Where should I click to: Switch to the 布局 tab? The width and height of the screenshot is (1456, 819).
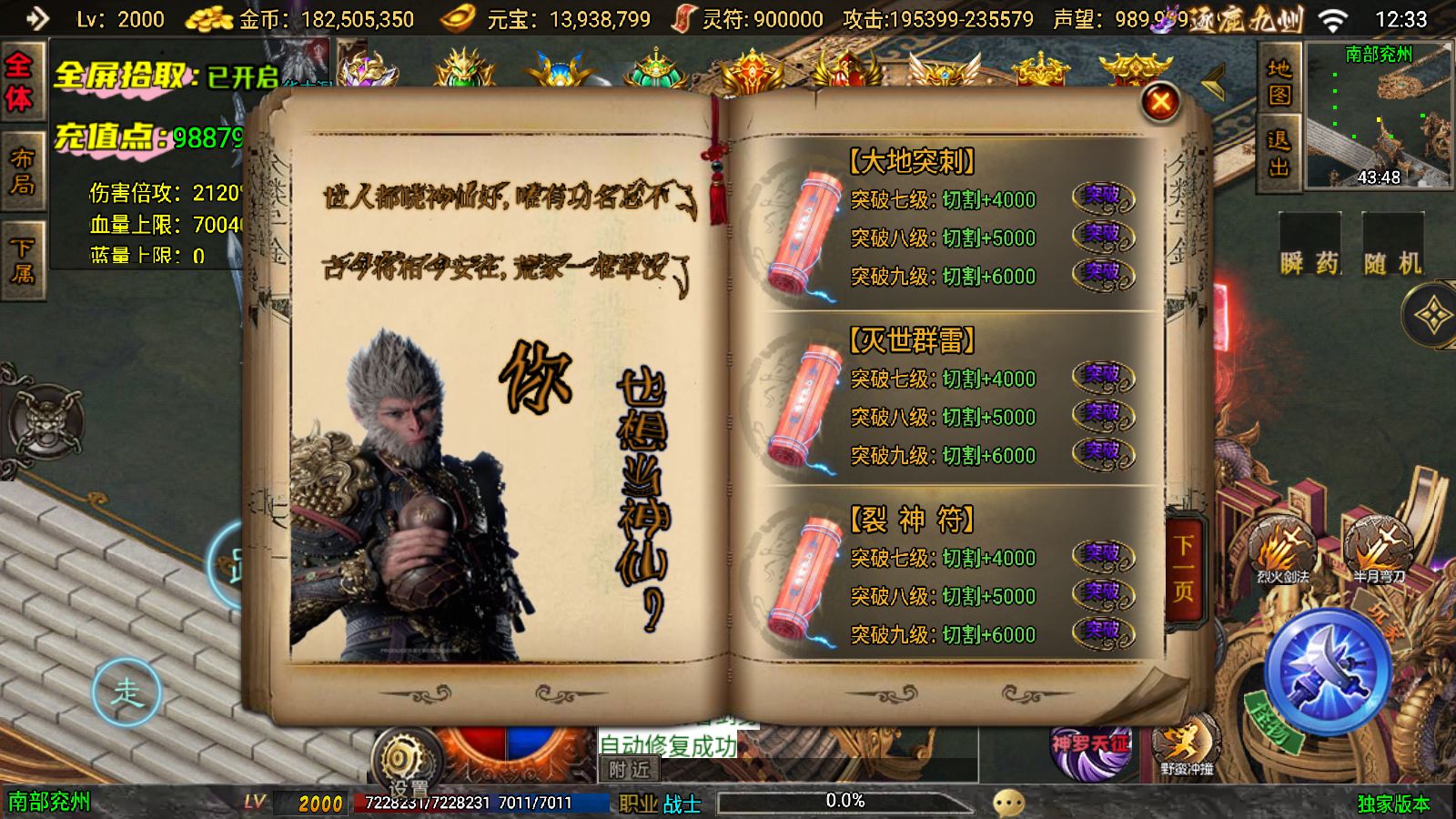point(23,168)
